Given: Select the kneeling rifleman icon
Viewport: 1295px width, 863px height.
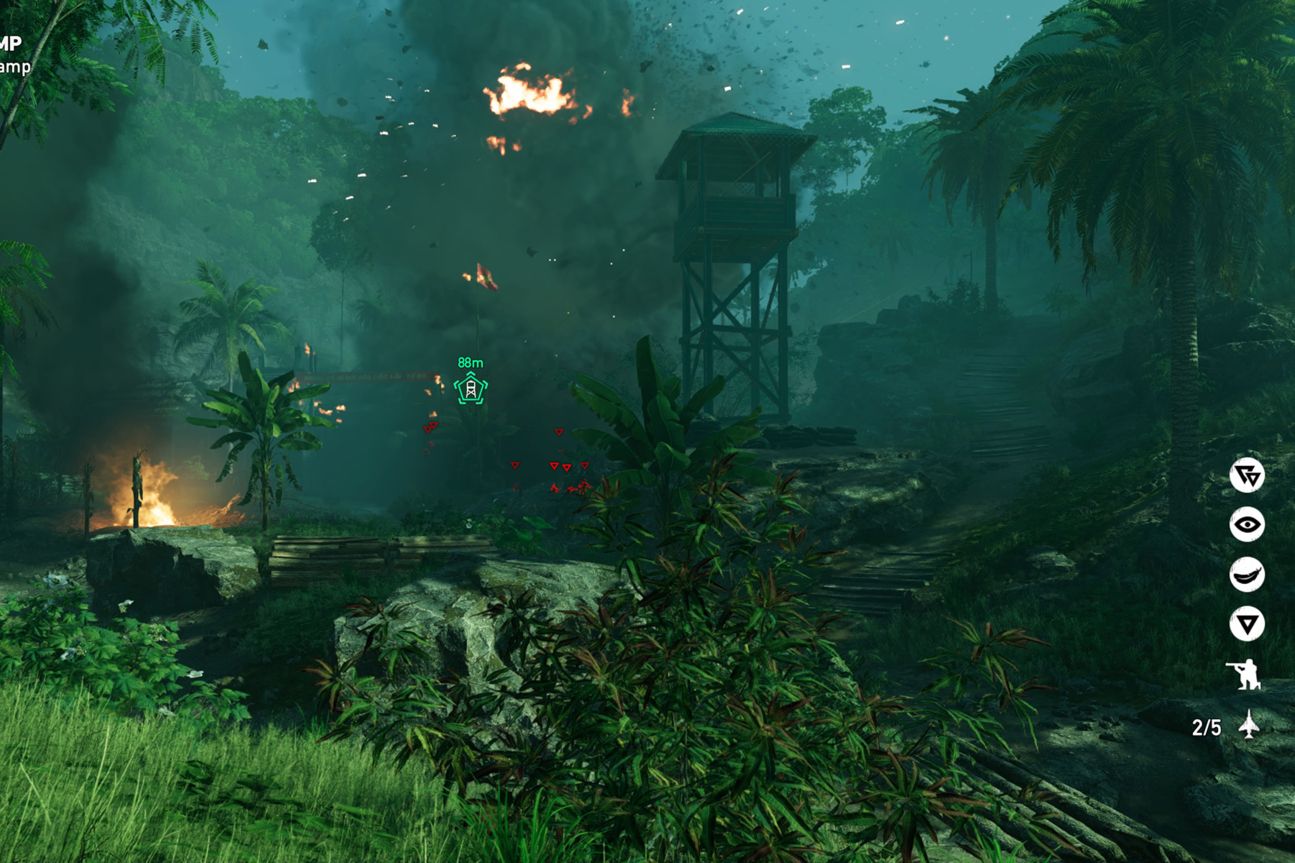Looking at the screenshot, I should click(1245, 675).
